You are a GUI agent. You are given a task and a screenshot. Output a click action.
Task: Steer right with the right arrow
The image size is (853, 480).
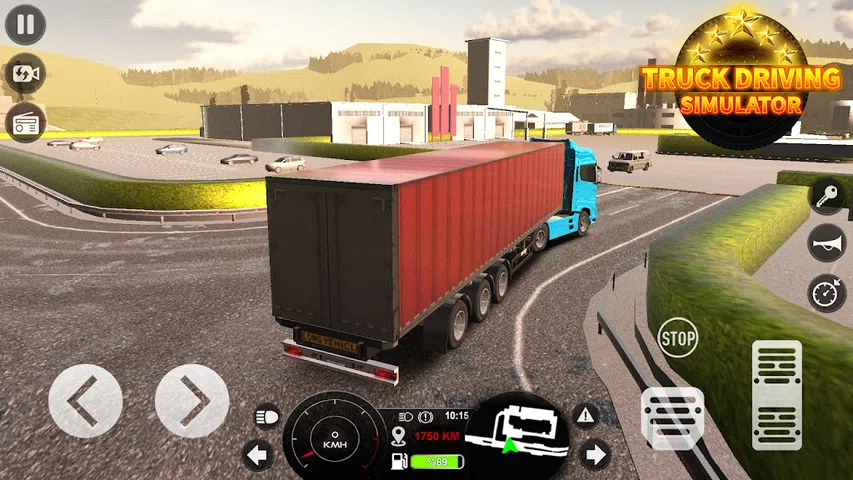(192, 400)
